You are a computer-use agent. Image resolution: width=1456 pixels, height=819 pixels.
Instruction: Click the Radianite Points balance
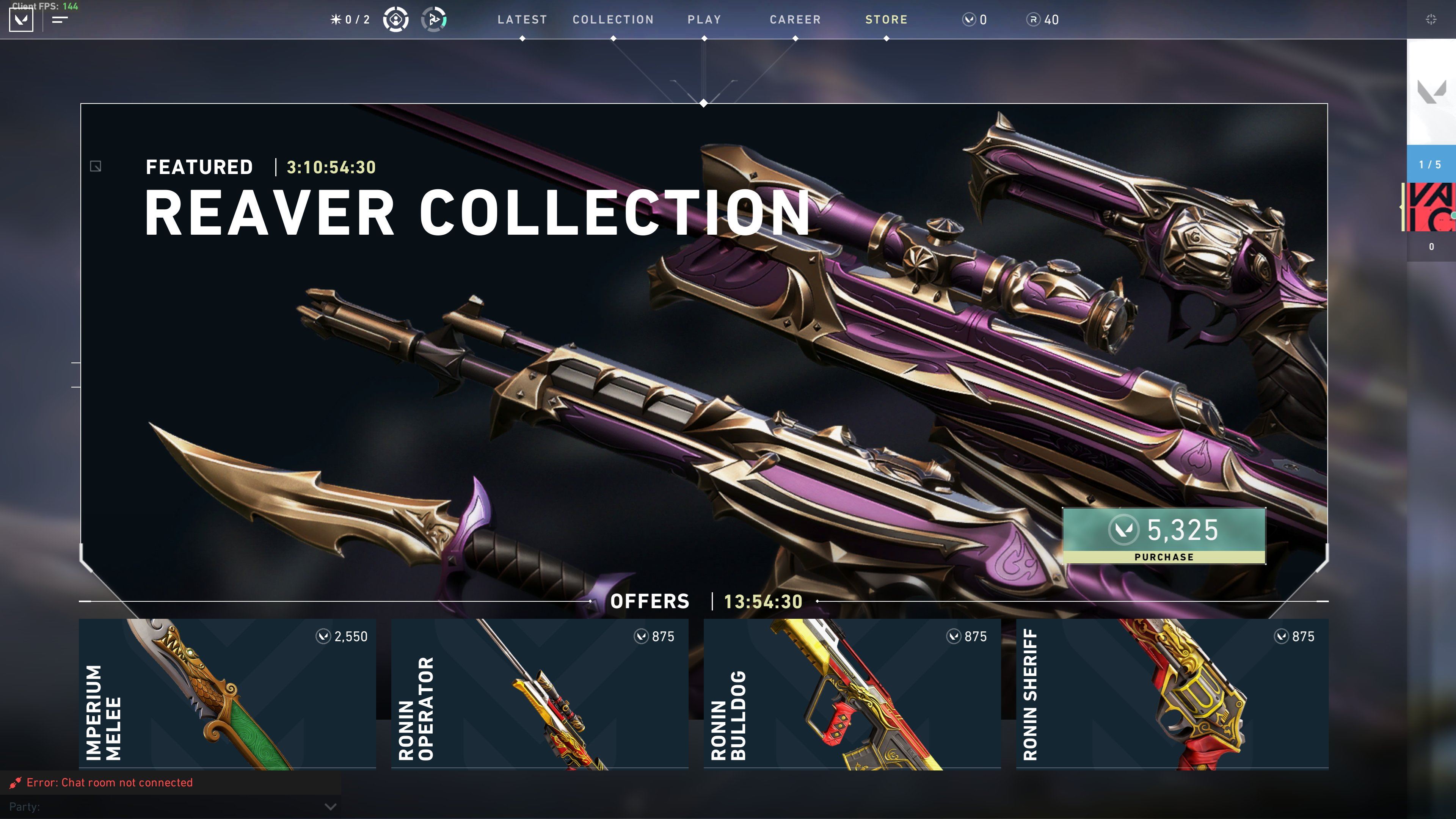point(1043,20)
